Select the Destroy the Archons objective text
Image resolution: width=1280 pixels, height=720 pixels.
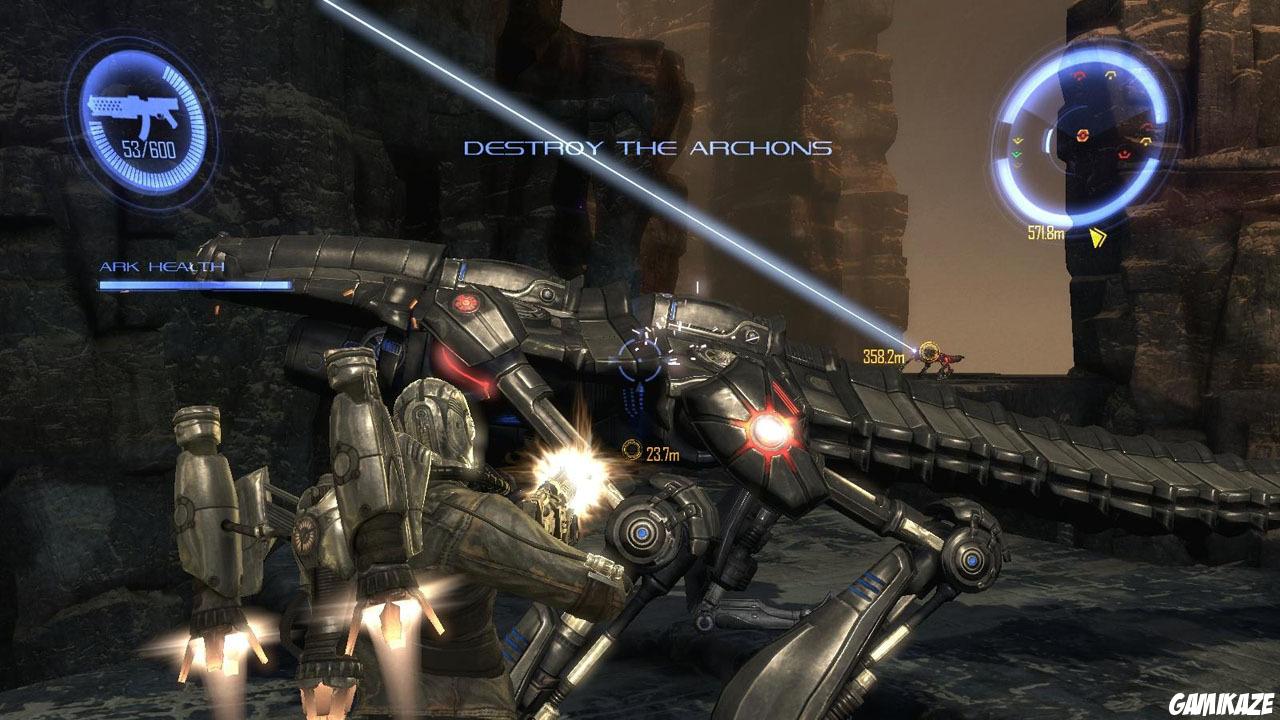coord(648,148)
